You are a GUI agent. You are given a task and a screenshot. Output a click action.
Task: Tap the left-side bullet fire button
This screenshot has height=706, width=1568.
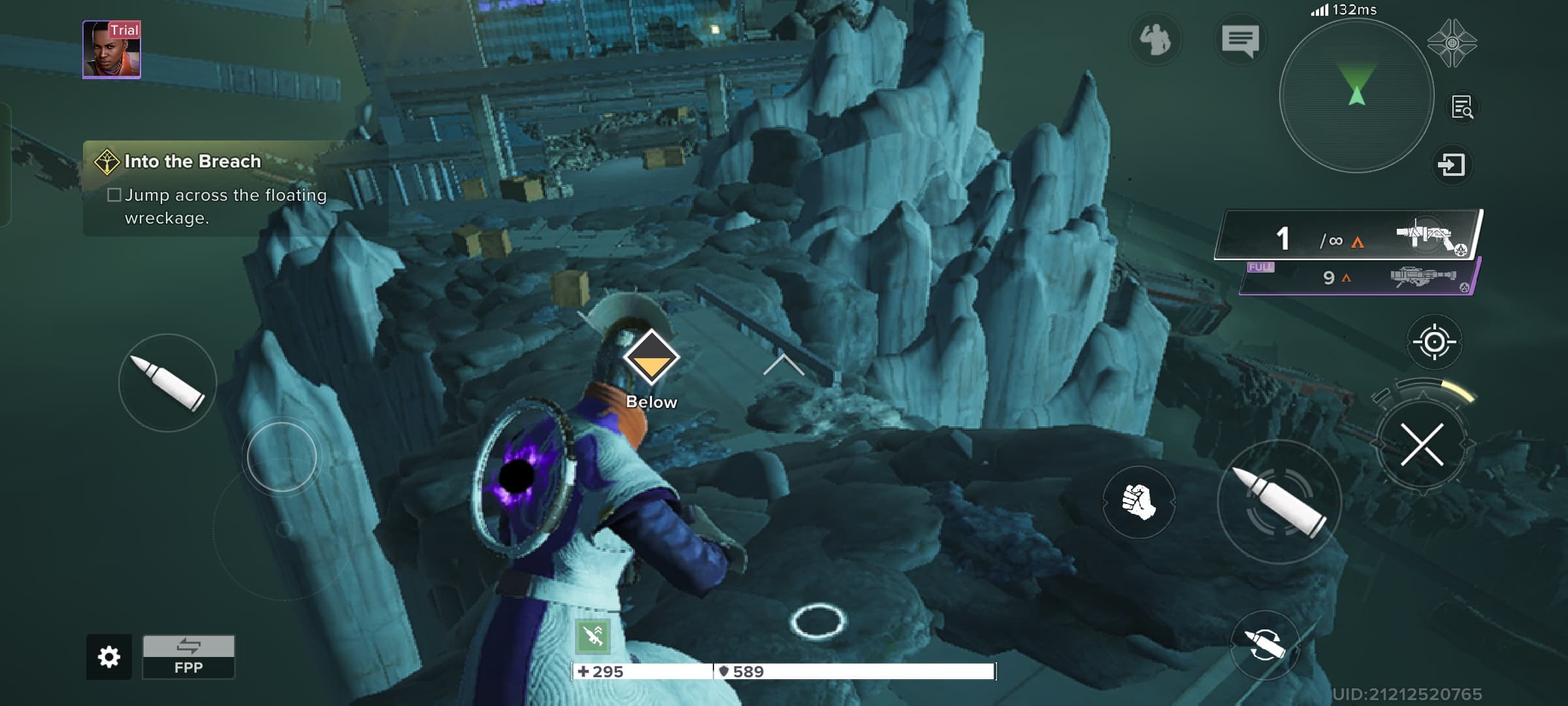click(167, 383)
